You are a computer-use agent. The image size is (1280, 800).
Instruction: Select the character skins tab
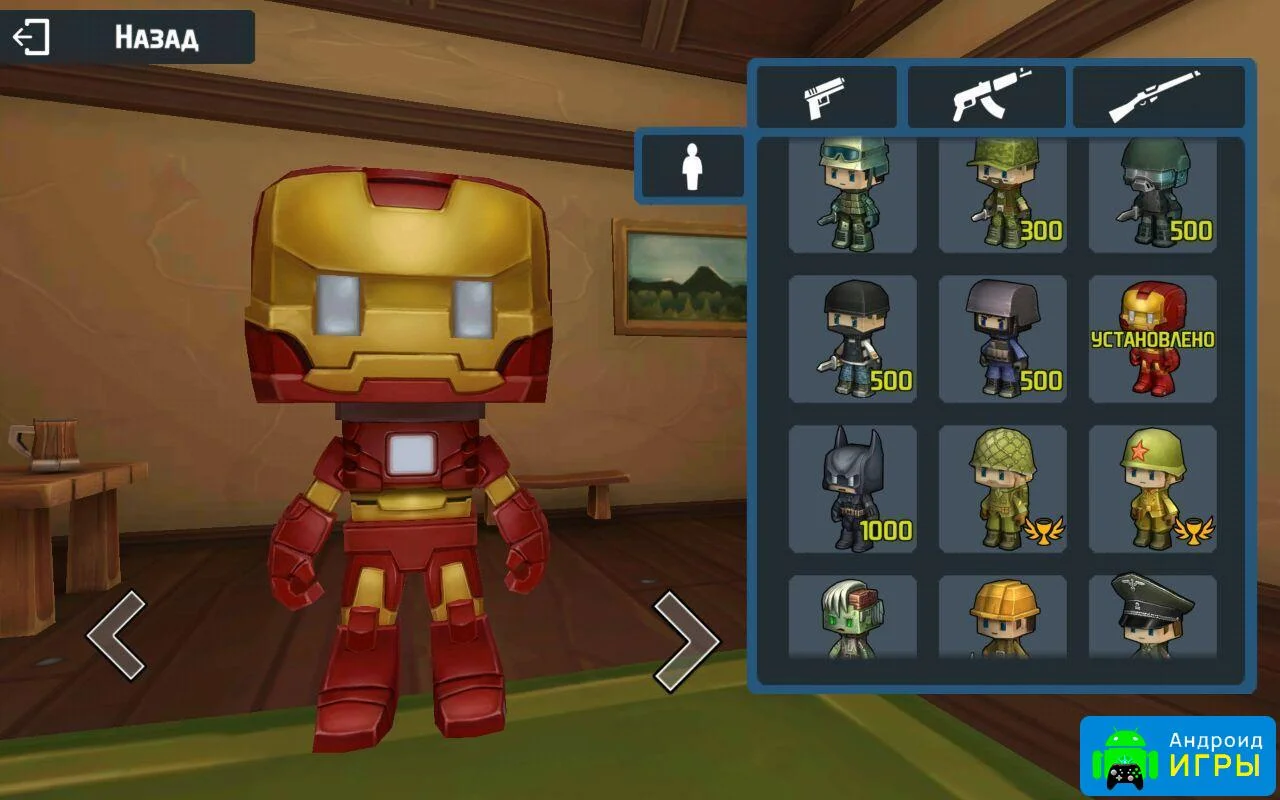(x=692, y=167)
